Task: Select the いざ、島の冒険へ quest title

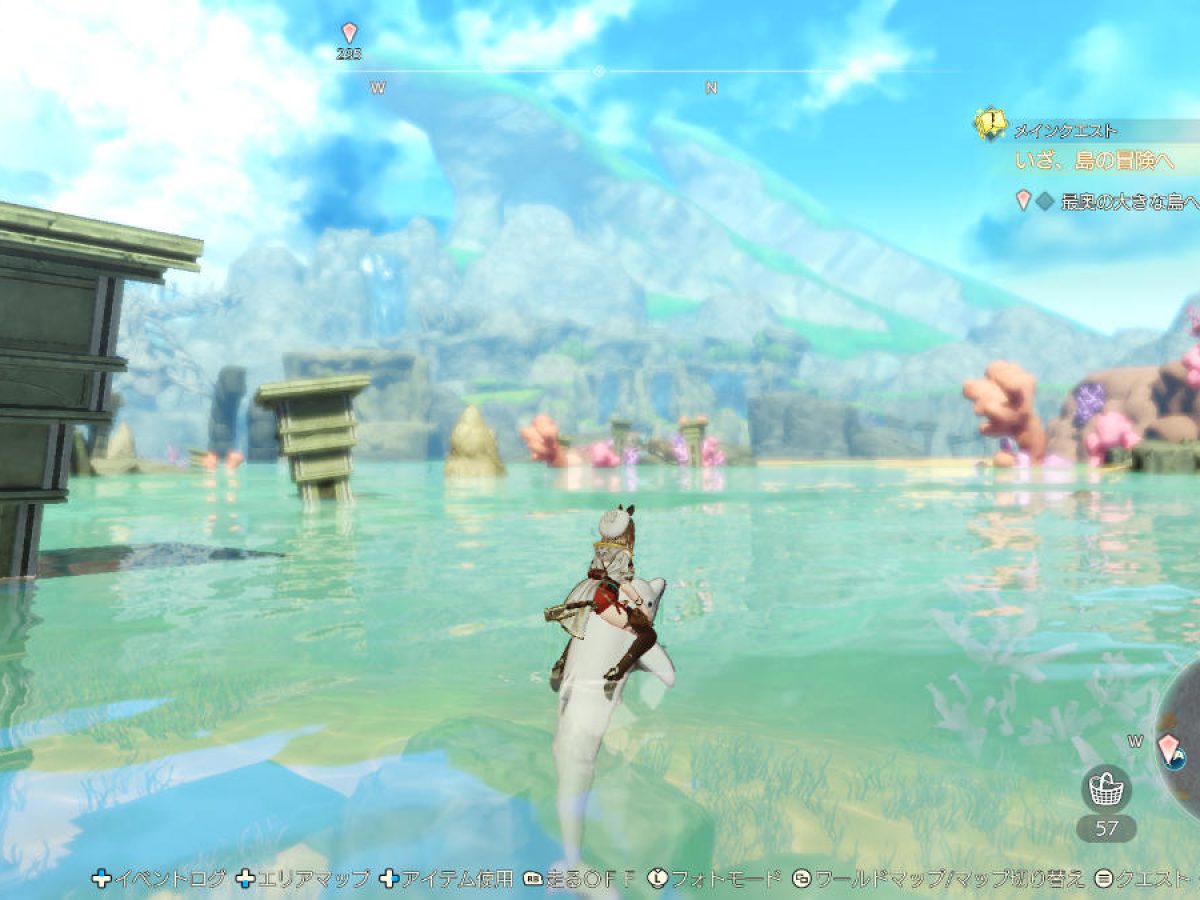Action: click(x=1093, y=160)
